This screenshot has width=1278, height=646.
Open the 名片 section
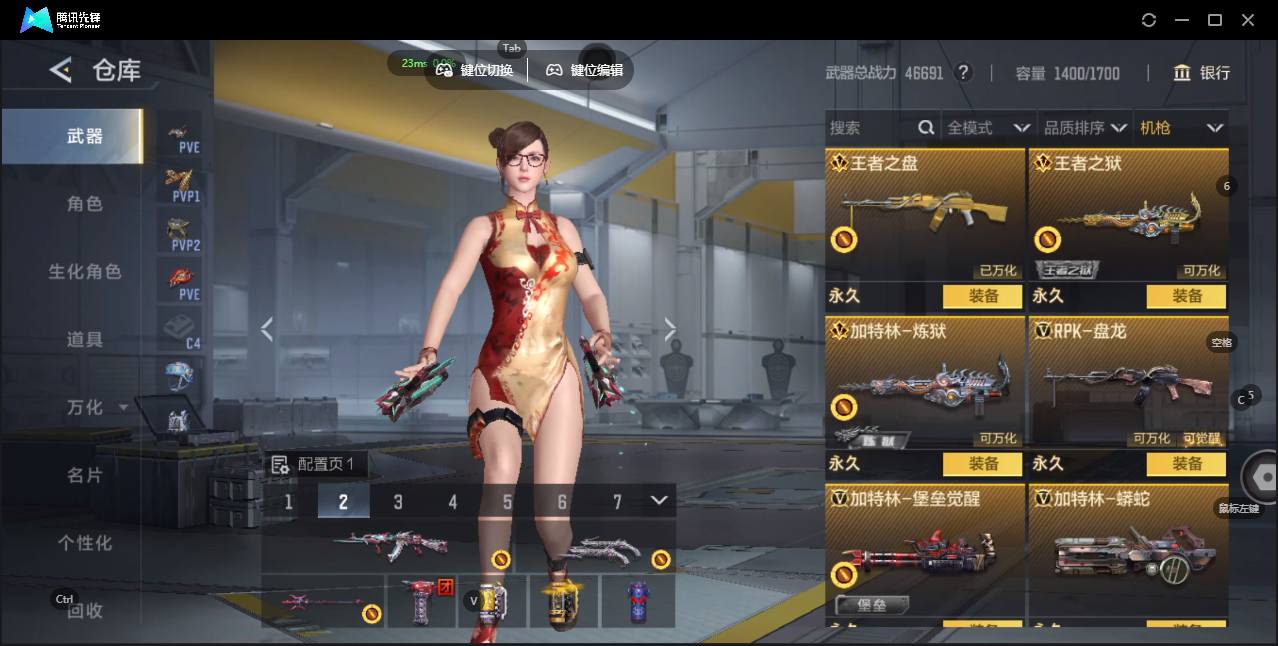pos(85,475)
